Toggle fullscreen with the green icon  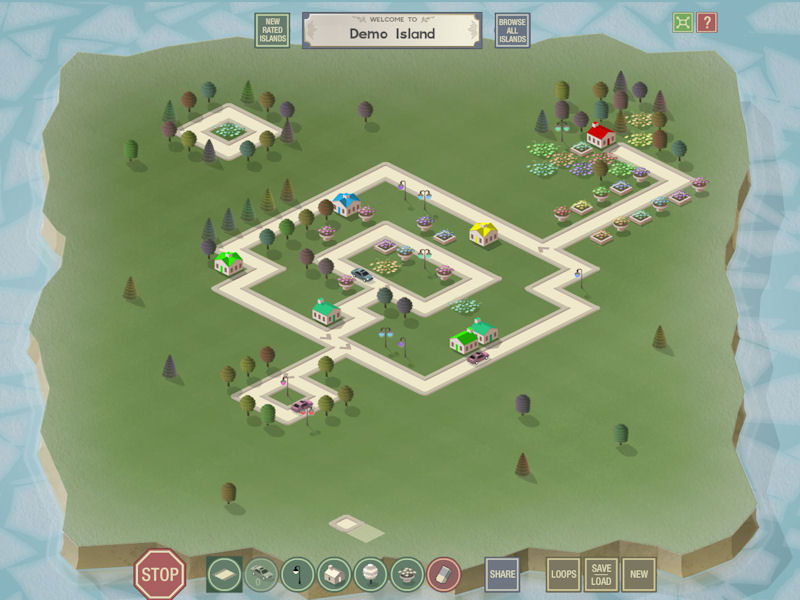pos(682,22)
